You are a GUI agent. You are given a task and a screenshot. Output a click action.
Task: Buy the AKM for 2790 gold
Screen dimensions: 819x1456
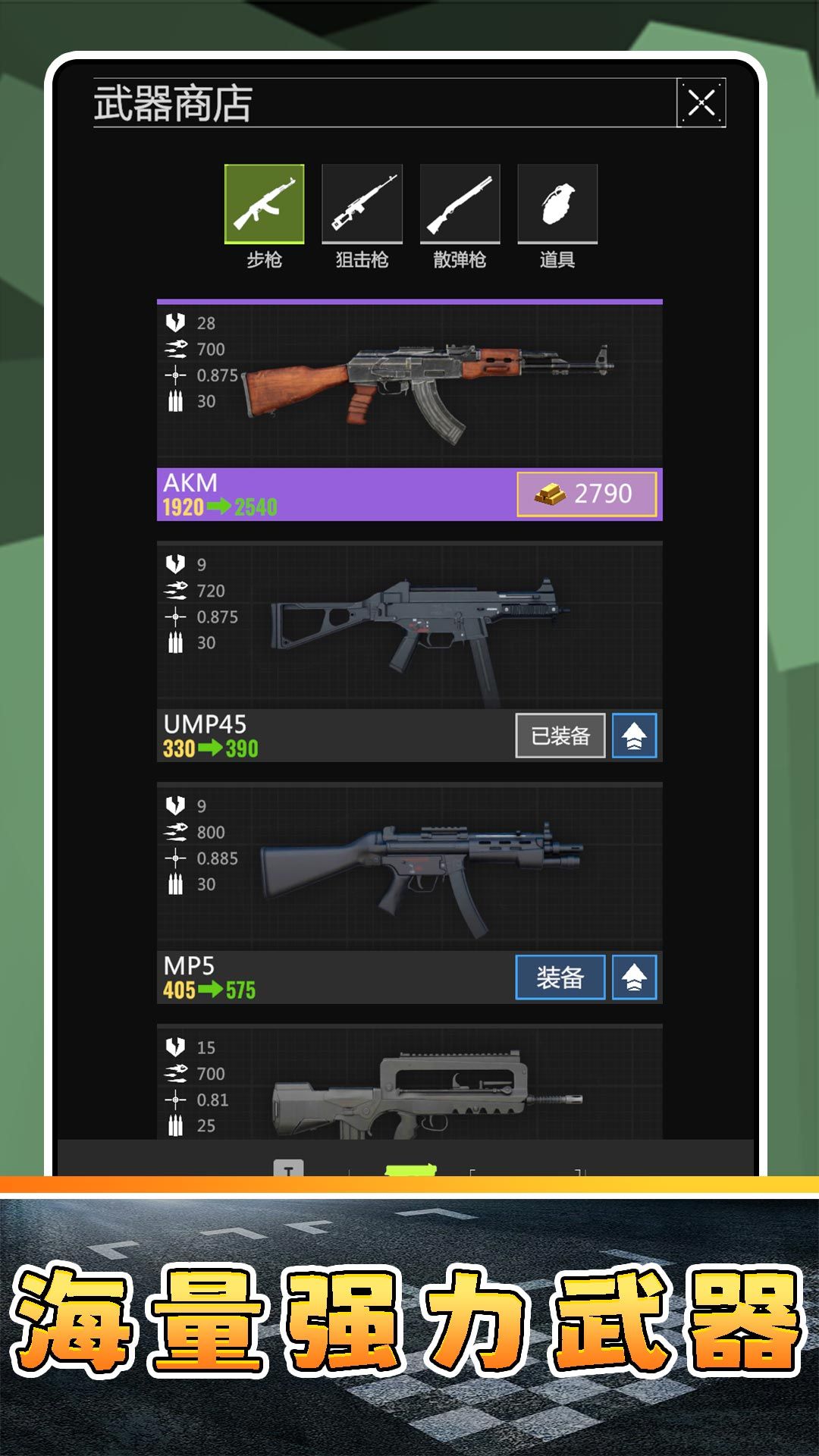(x=586, y=494)
